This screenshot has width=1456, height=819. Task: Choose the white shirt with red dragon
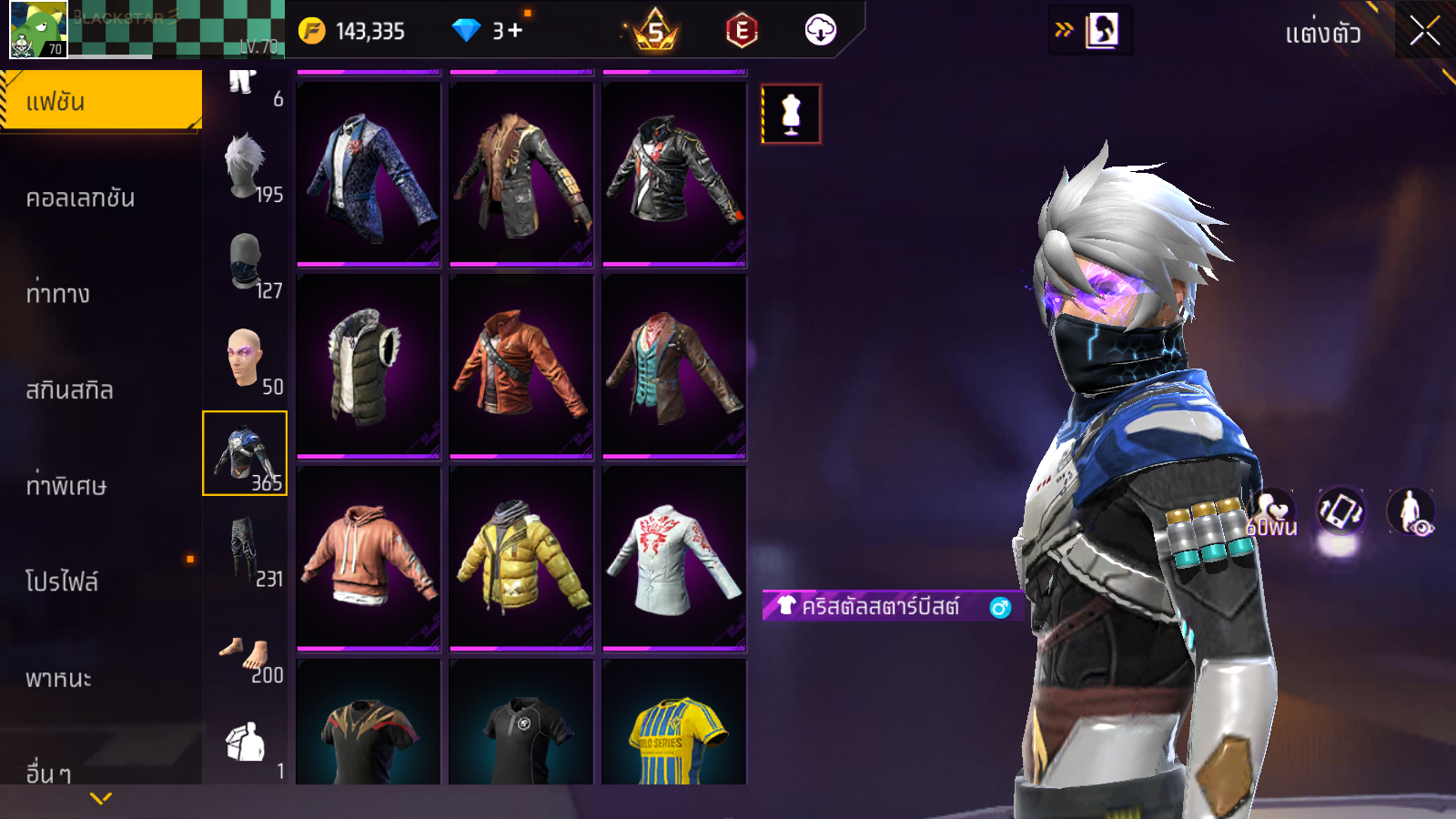tap(674, 558)
